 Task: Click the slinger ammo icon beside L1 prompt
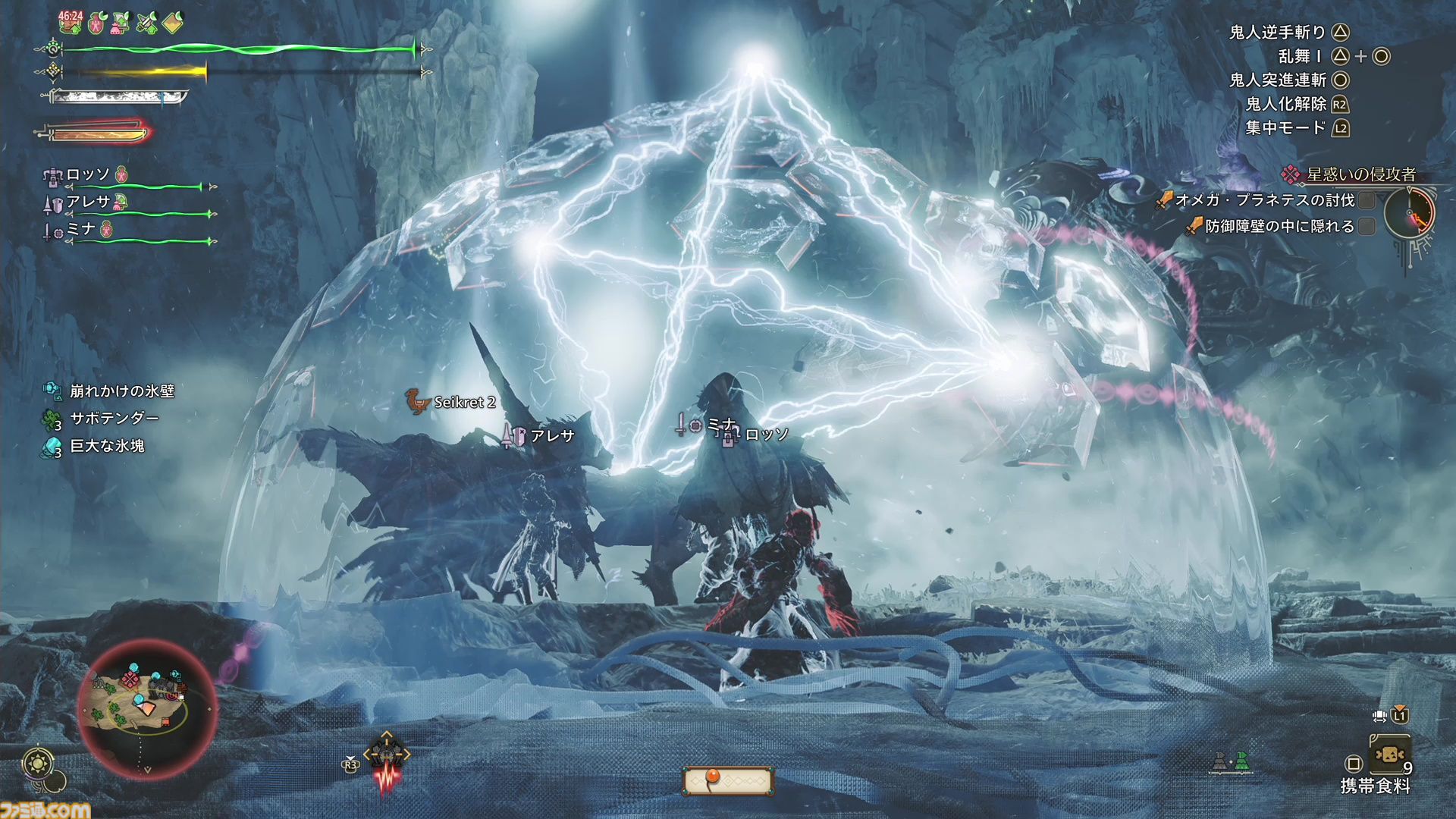1379,716
